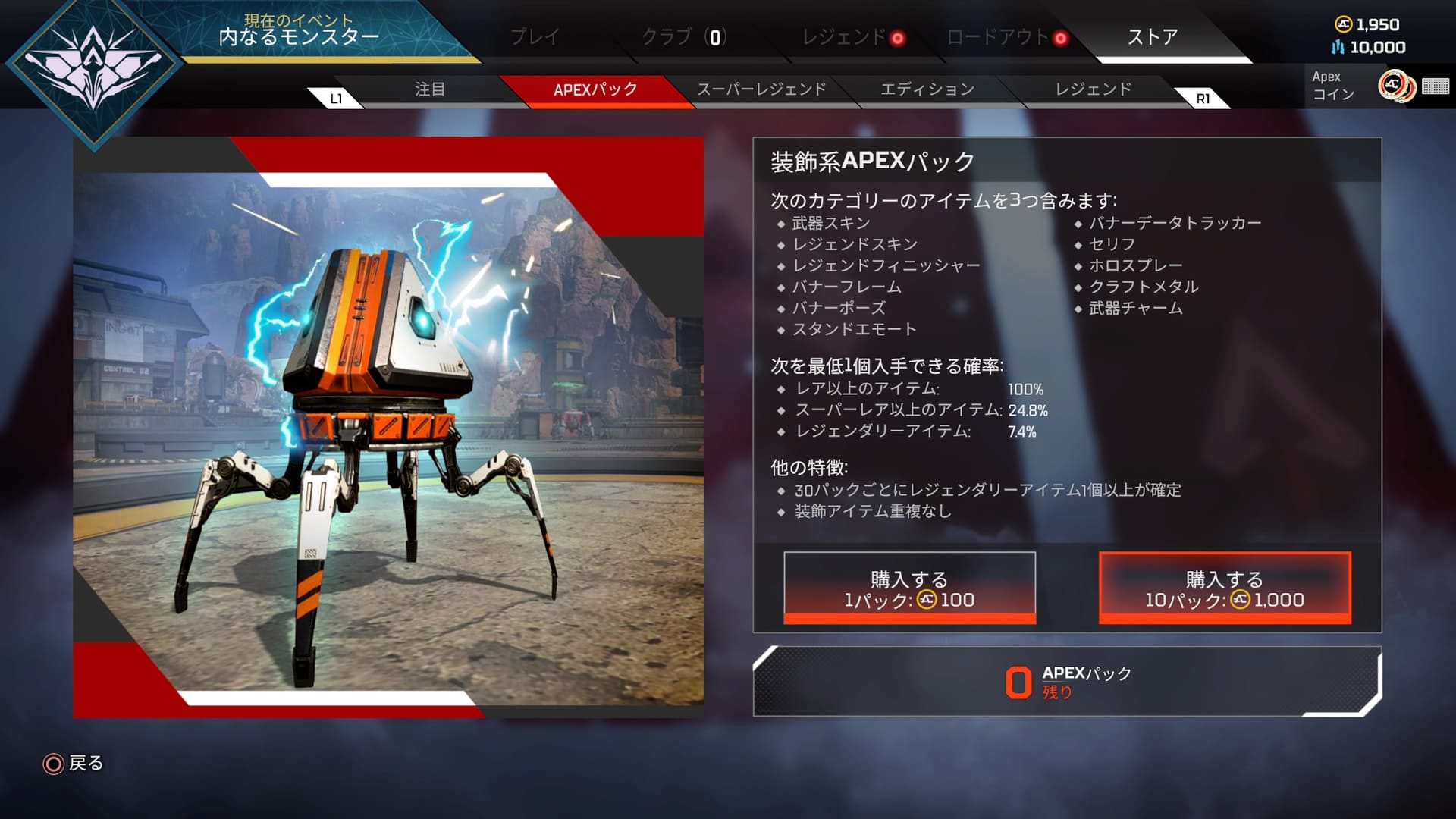Purchase 1 pack for 100 coins
Viewport: 1456px width, 819px height.
908,588
